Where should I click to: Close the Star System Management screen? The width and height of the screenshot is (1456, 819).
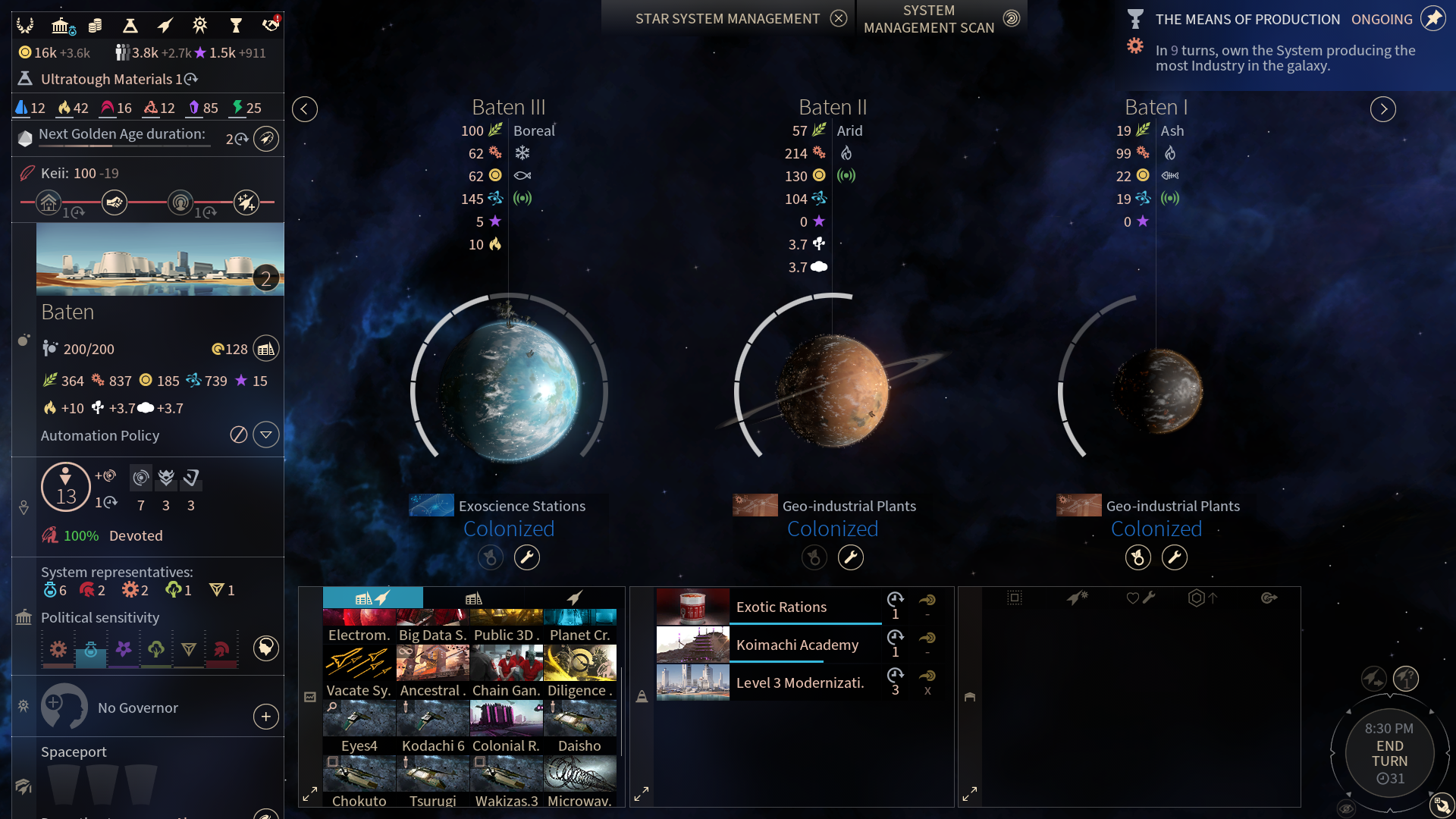[x=838, y=19]
